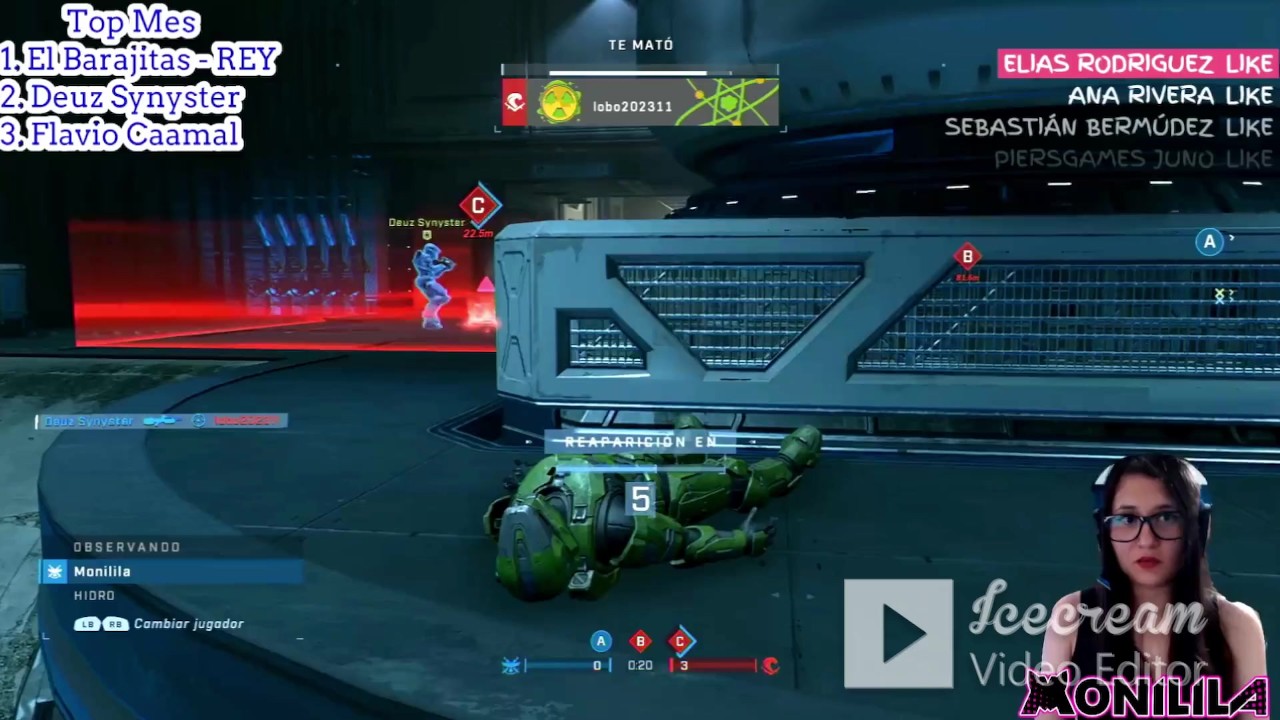The height and width of the screenshot is (720, 1280).
Task: Open the Deuz Synyster kill feed entry
Action: coord(162,421)
